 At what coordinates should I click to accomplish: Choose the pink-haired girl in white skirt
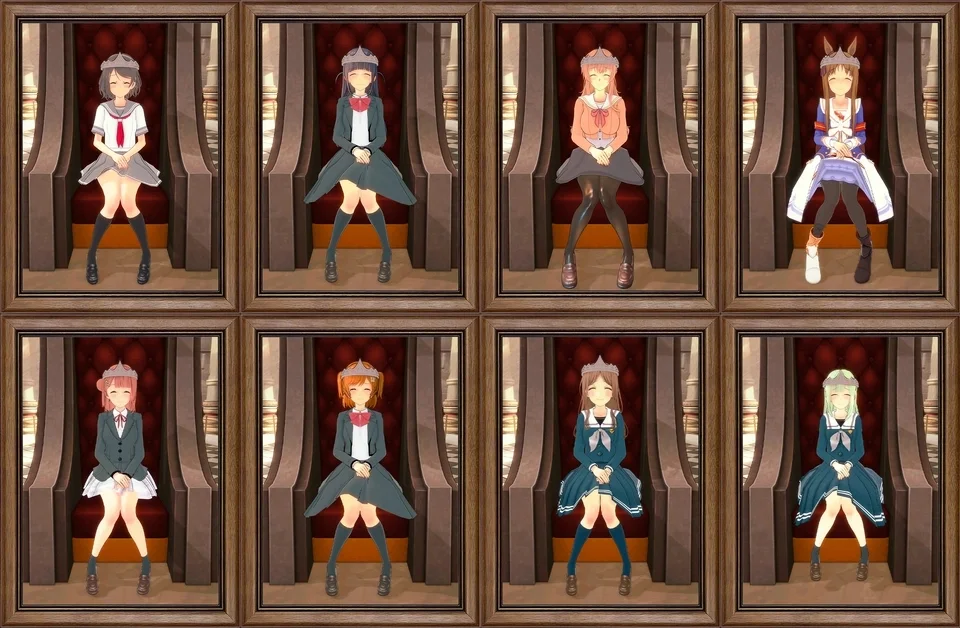[x=120, y=470]
